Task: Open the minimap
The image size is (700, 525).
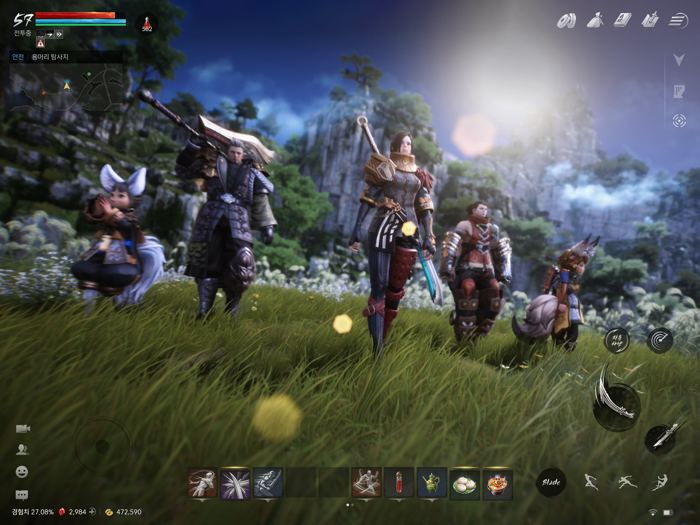Action: coord(65,92)
